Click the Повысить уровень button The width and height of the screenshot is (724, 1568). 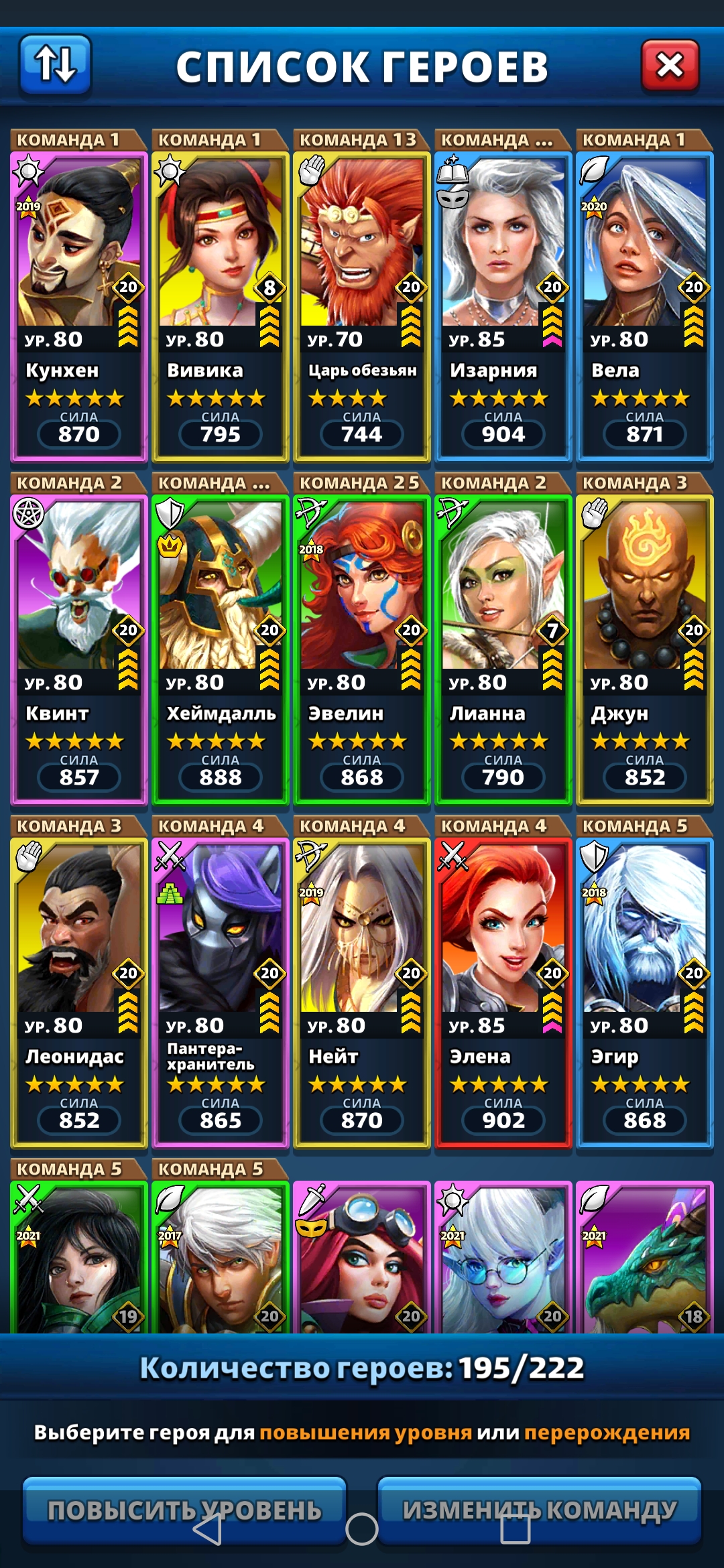point(184,1510)
